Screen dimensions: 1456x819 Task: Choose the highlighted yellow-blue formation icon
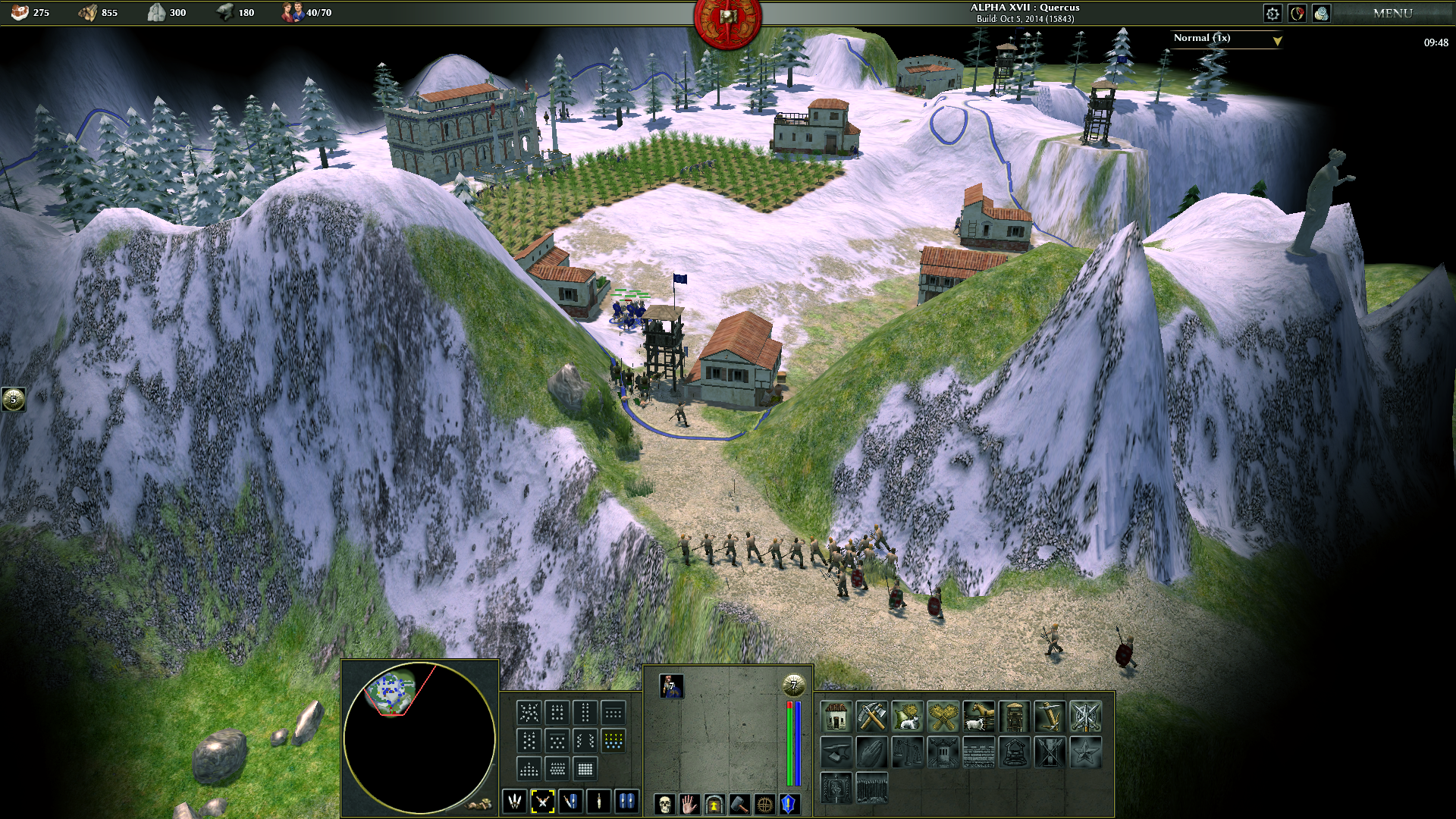coord(613,739)
